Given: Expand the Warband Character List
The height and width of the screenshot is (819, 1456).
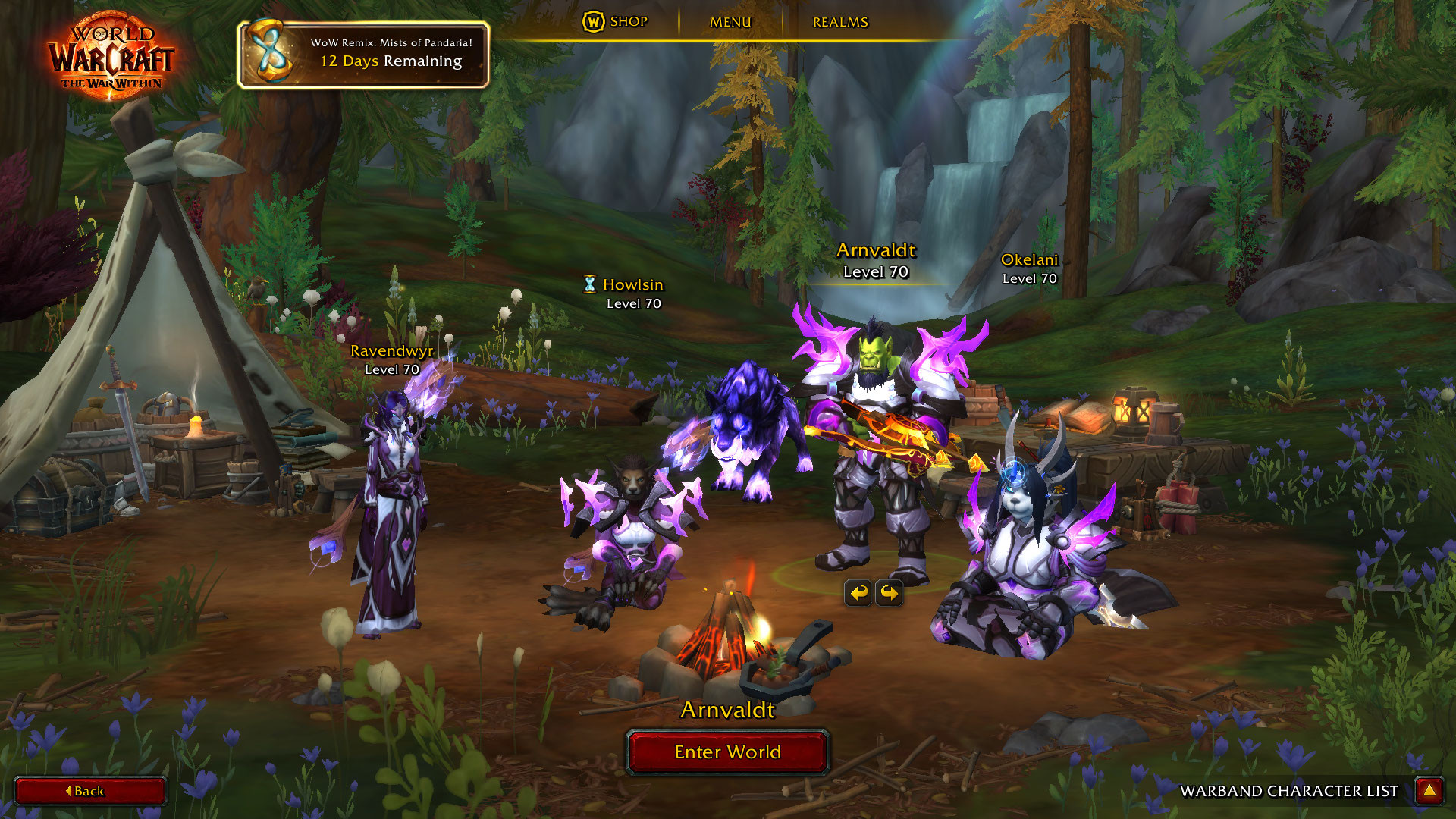Looking at the screenshot, I should [x=1429, y=791].
